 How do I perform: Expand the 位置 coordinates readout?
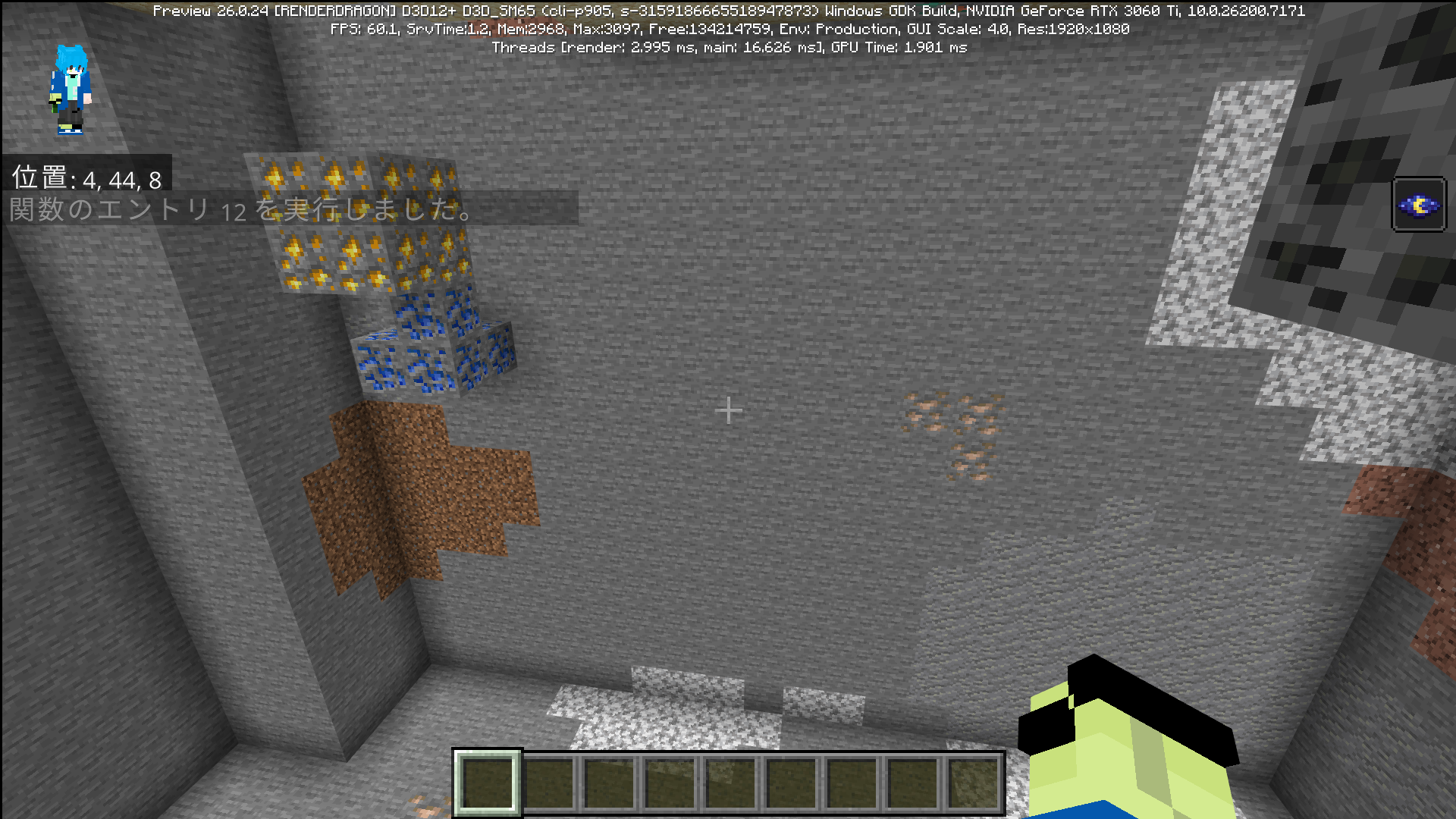pos(87,177)
